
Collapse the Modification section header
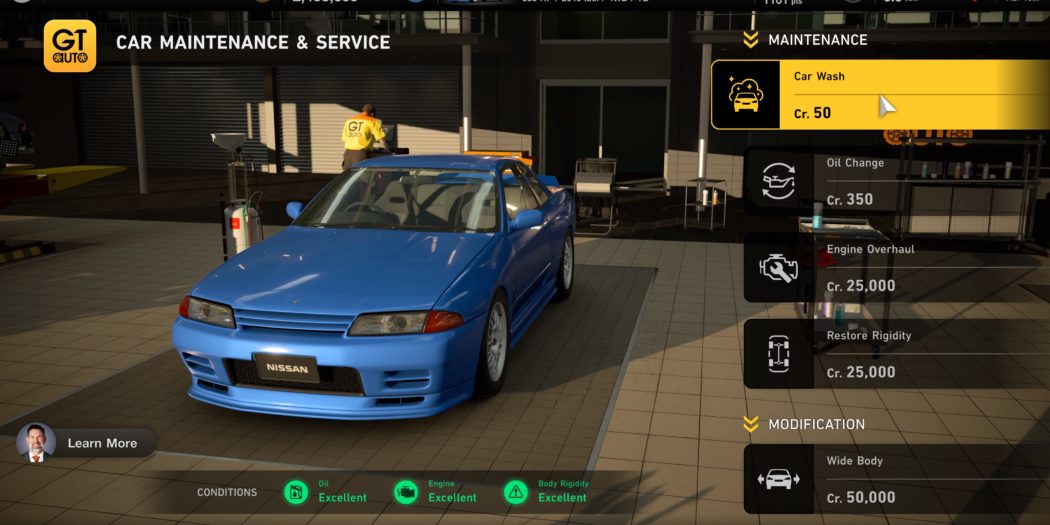[805, 424]
